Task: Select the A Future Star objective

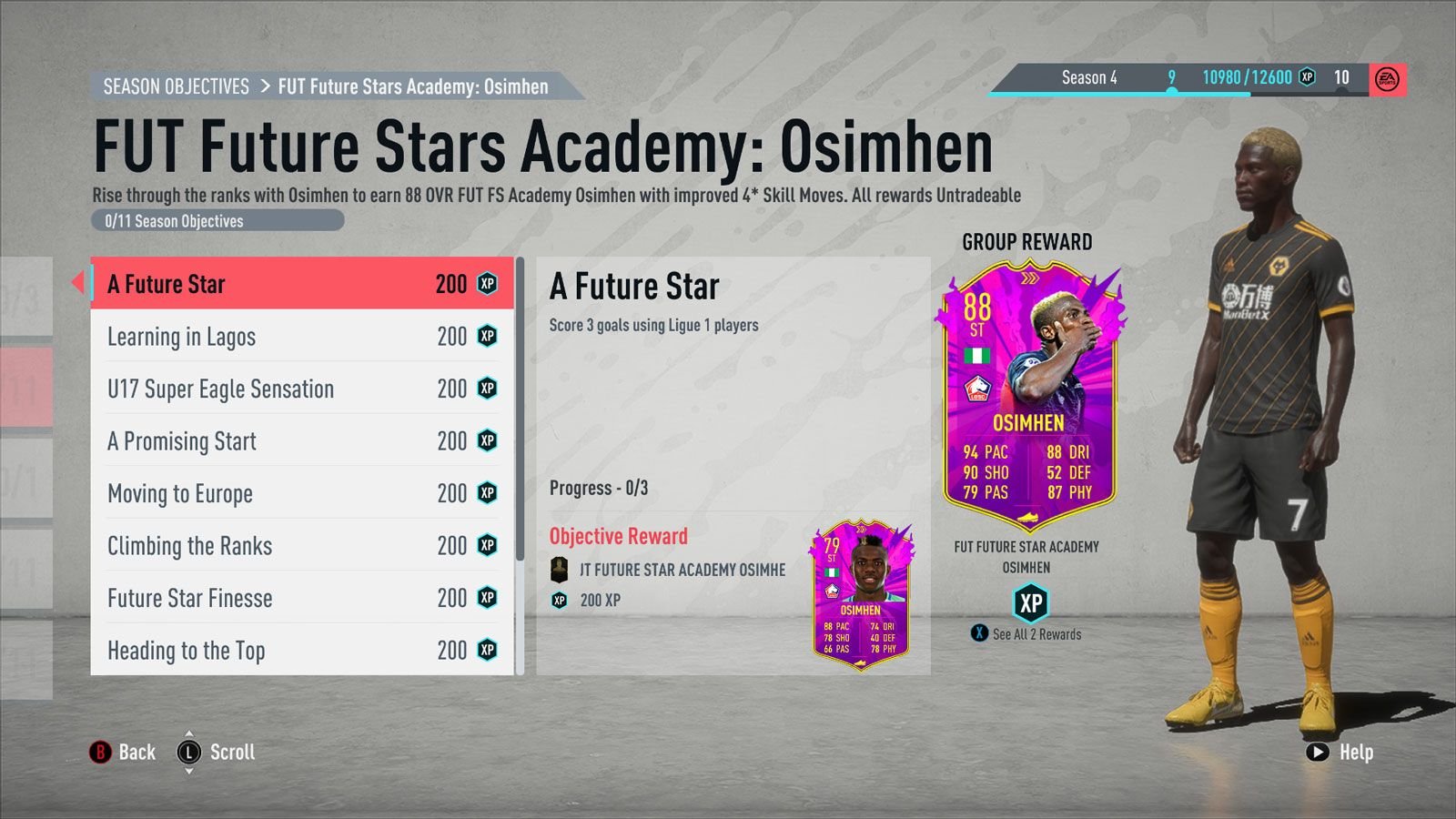Action: [301, 284]
